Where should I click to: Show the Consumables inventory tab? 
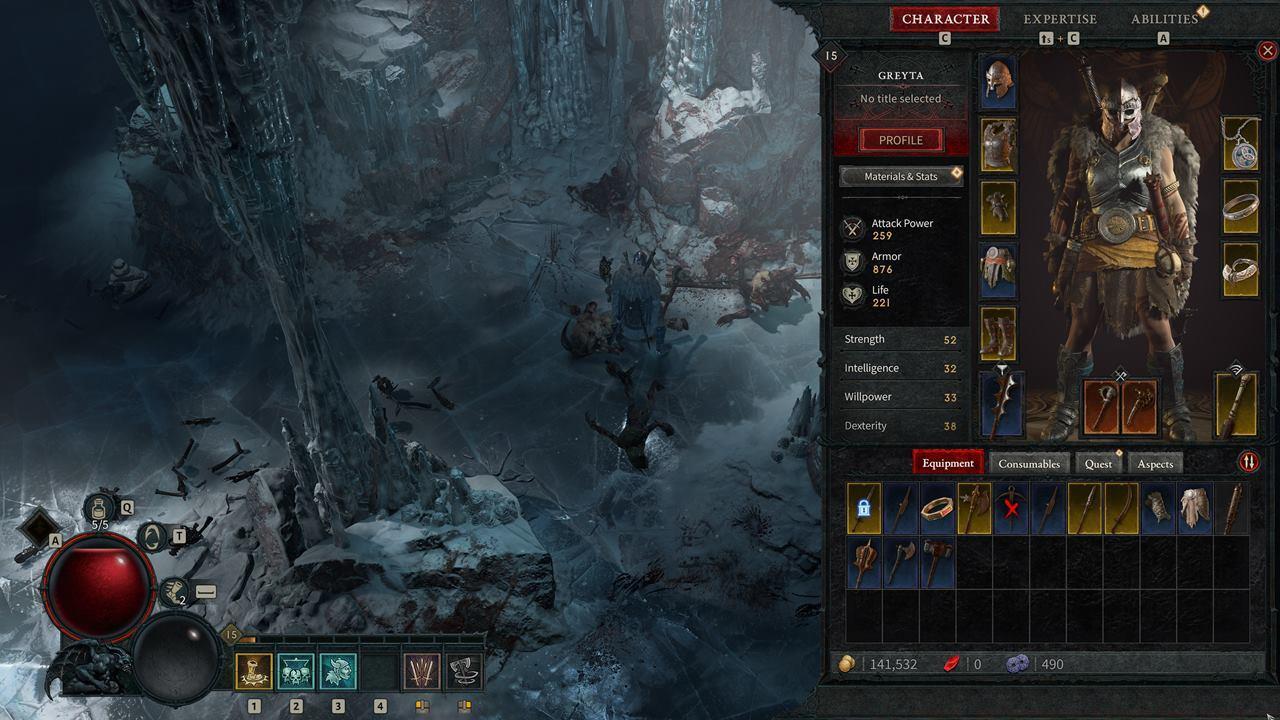click(x=1029, y=463)
